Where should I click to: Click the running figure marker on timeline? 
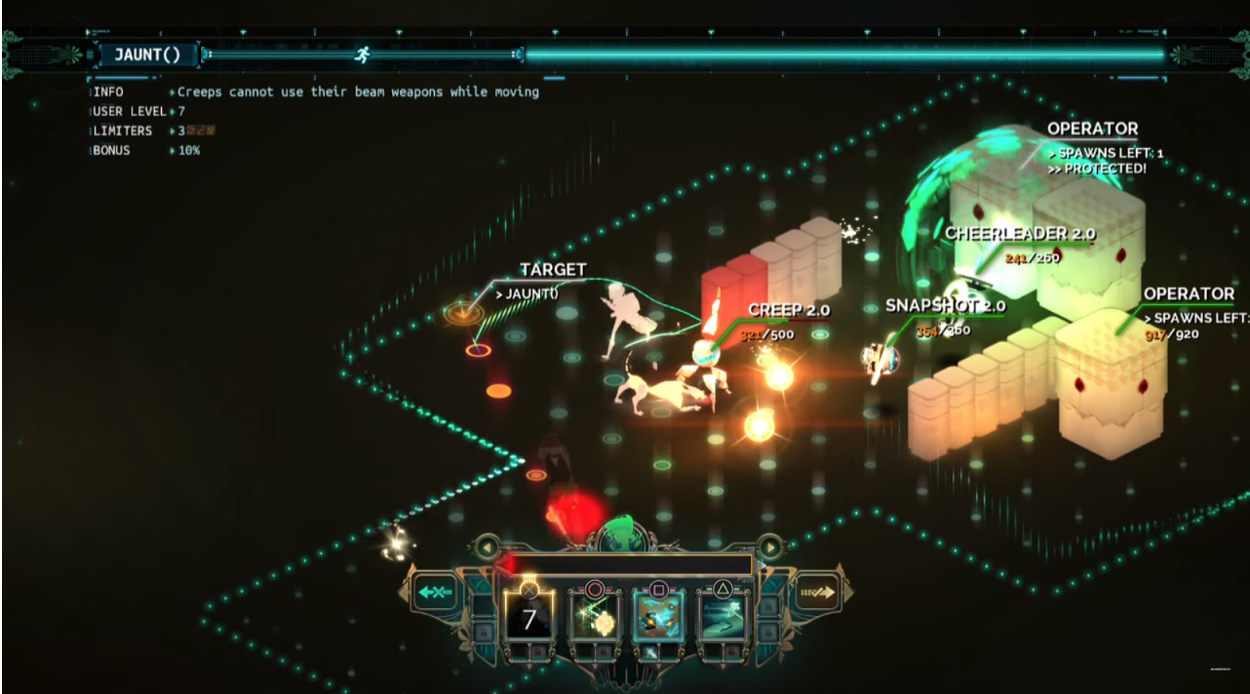tap(363, 54)
